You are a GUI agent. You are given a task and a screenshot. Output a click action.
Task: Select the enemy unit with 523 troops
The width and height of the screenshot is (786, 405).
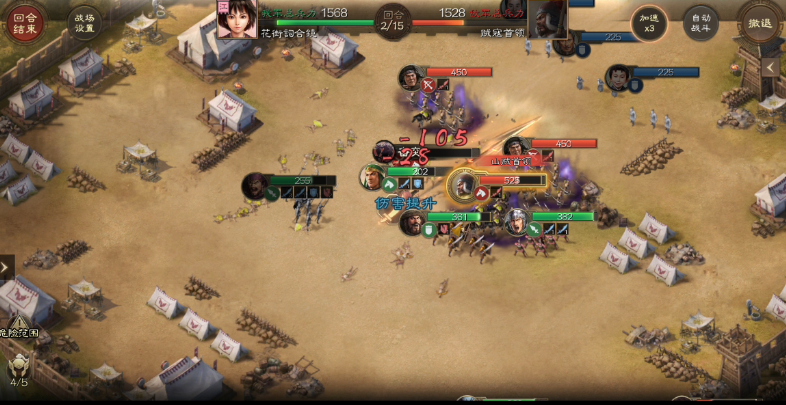click(x=463, y=185)
